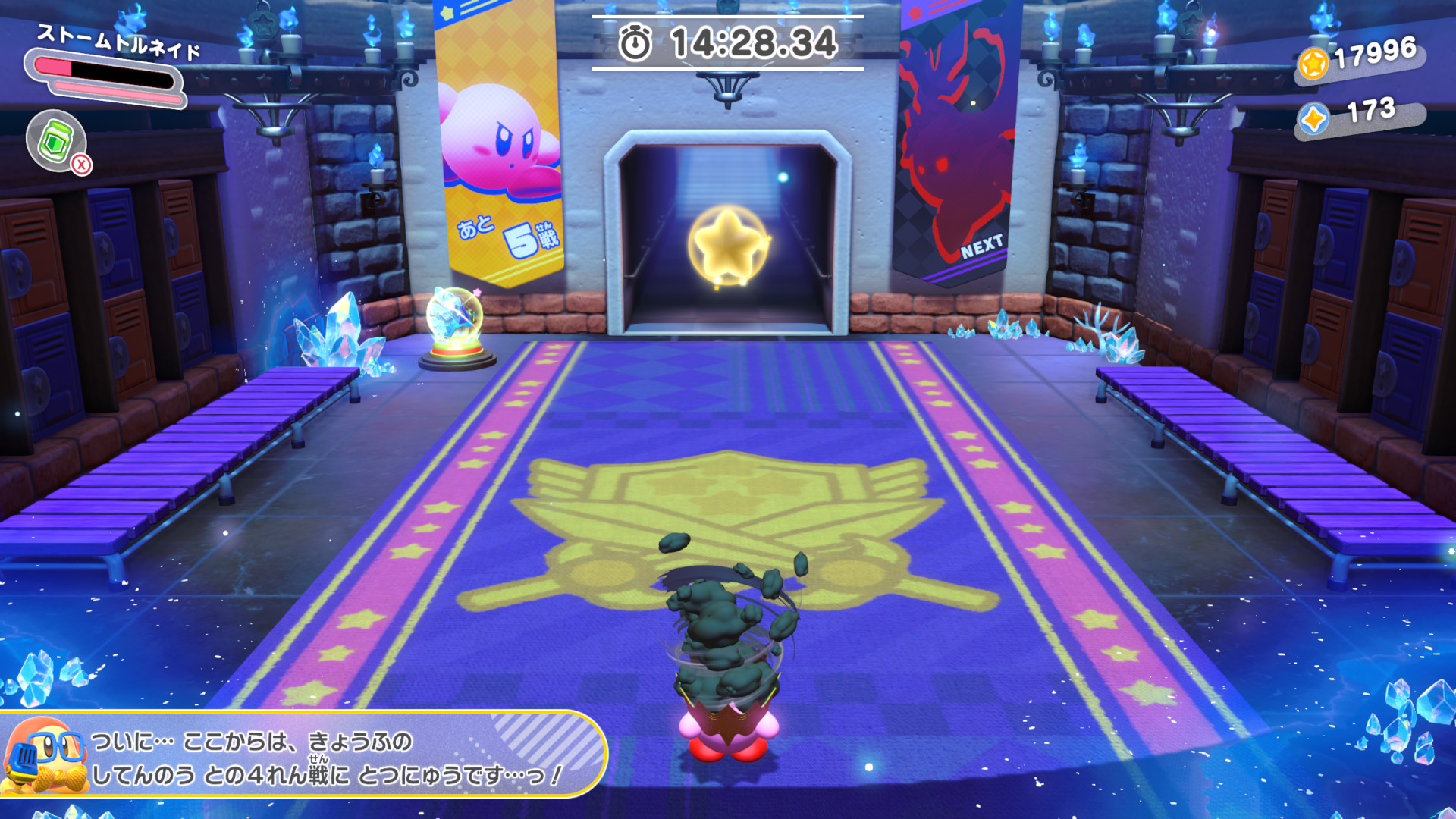Click the blue rare stone counter icon
This screenshot has height=819, width=1456.
1313,119
